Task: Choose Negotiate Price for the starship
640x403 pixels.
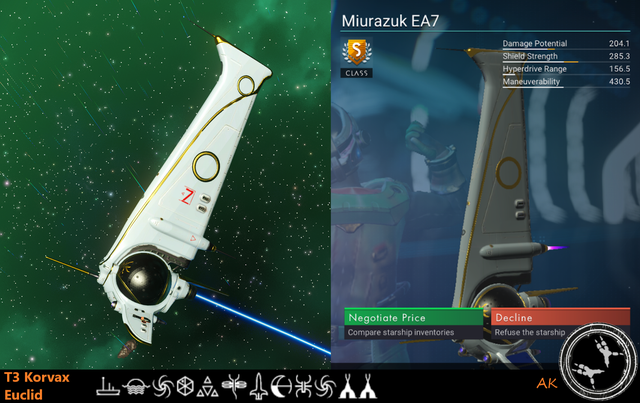Action: [x=413, y=317]
